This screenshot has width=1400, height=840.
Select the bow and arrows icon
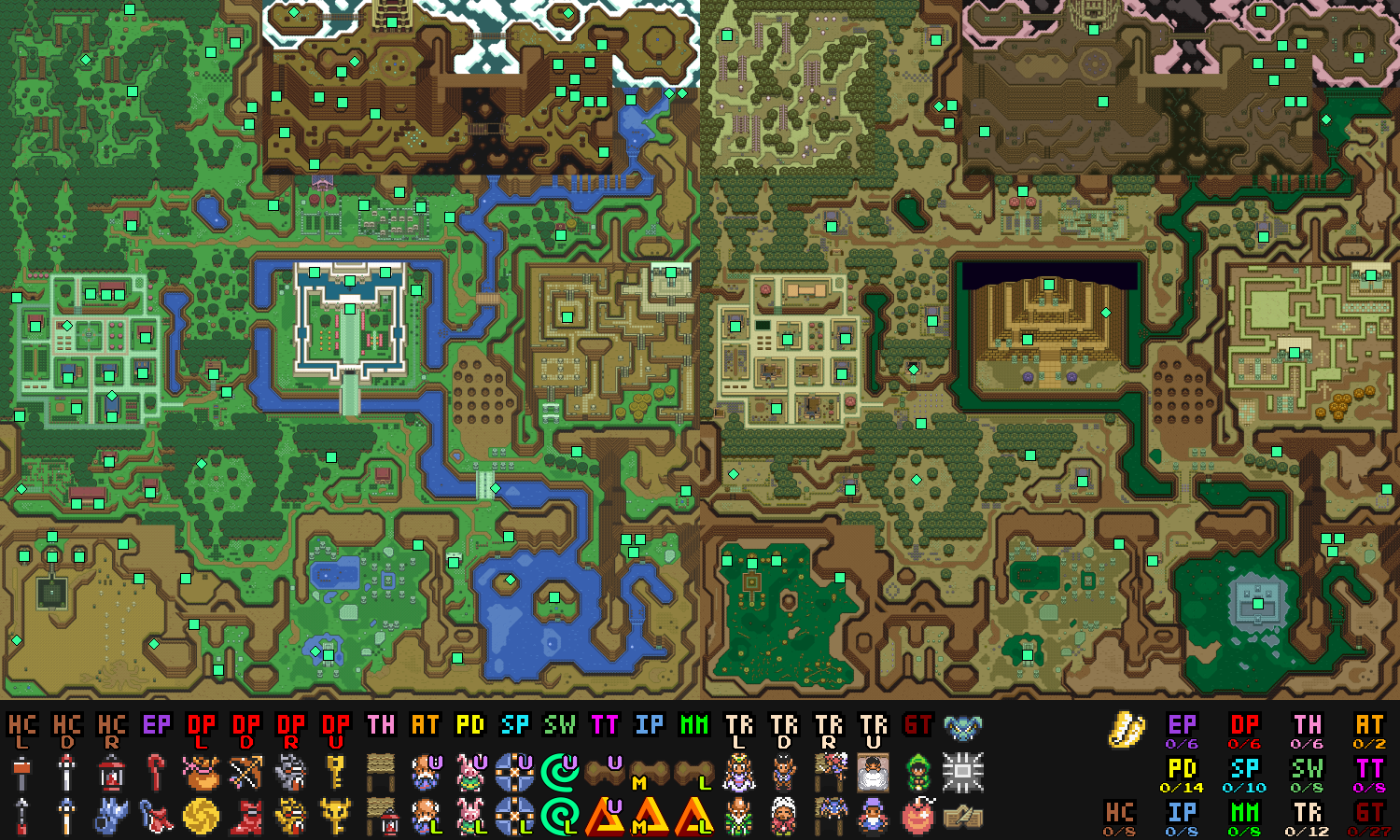point(246,773)
